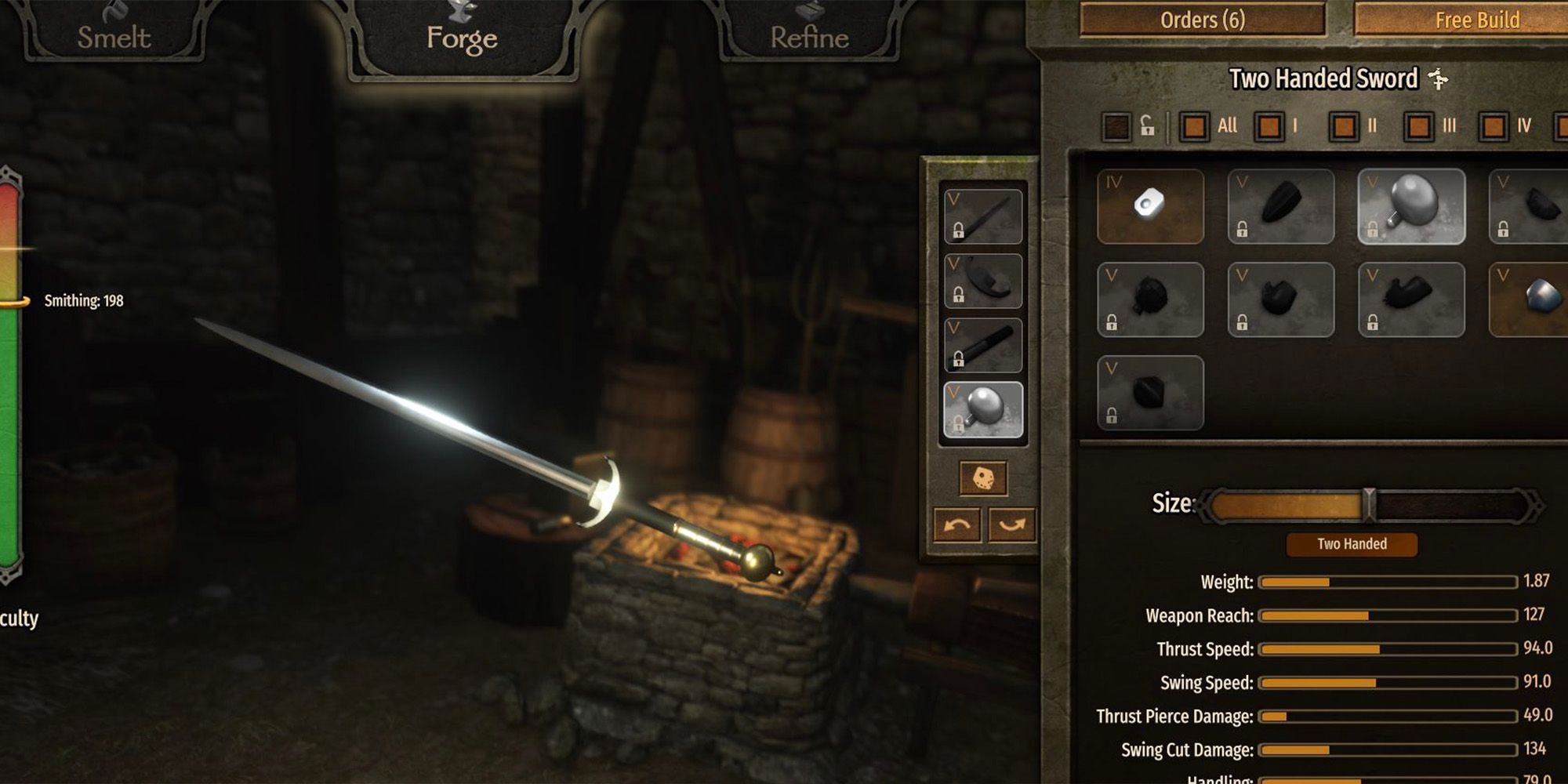Image resolution: width=1568 pixels, height=784 pixels.
Task: Show the Orders (6) list
Action: 1202,20
